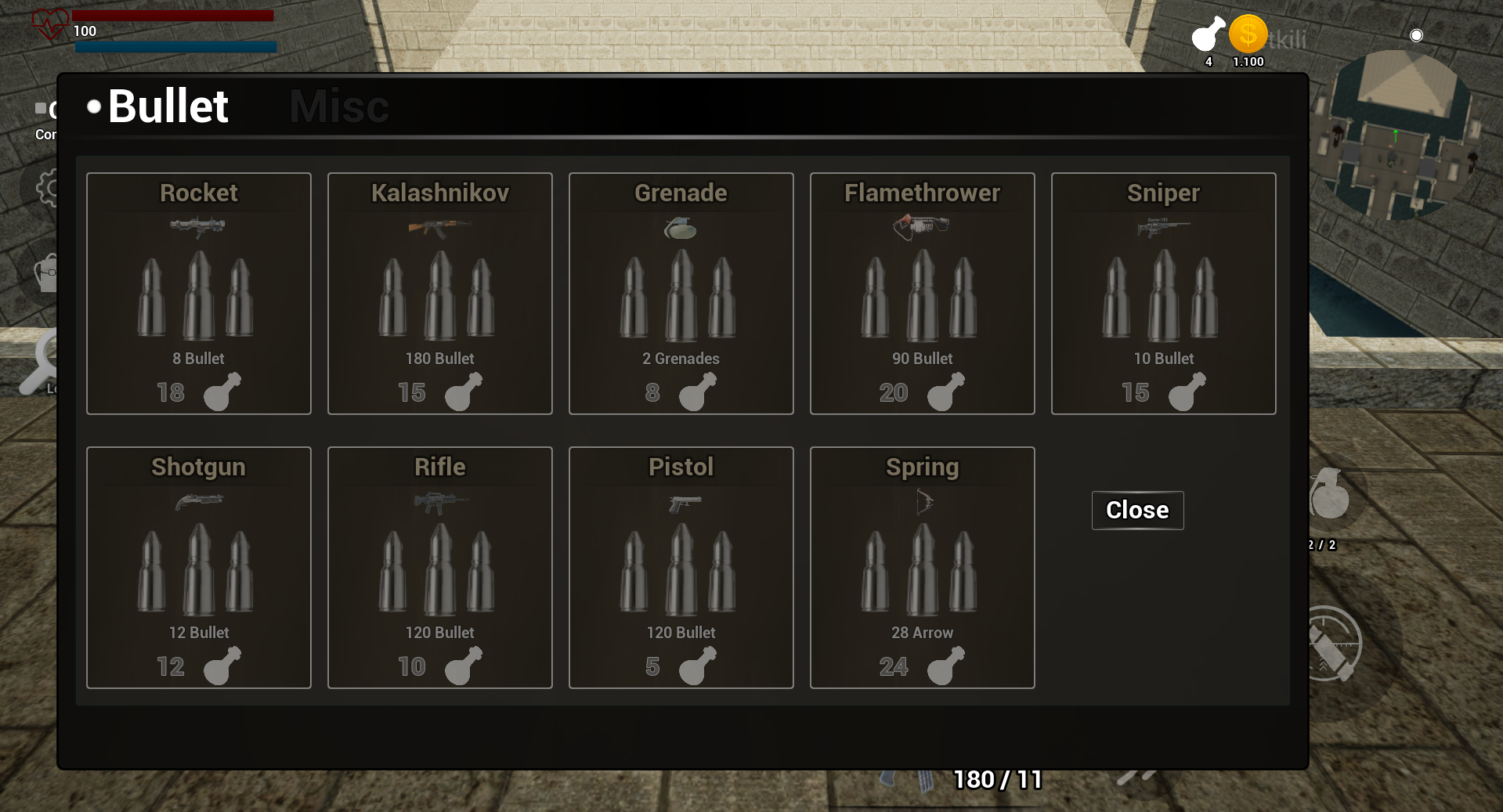Purchase Pistol 120 Bullet pack

681,568
